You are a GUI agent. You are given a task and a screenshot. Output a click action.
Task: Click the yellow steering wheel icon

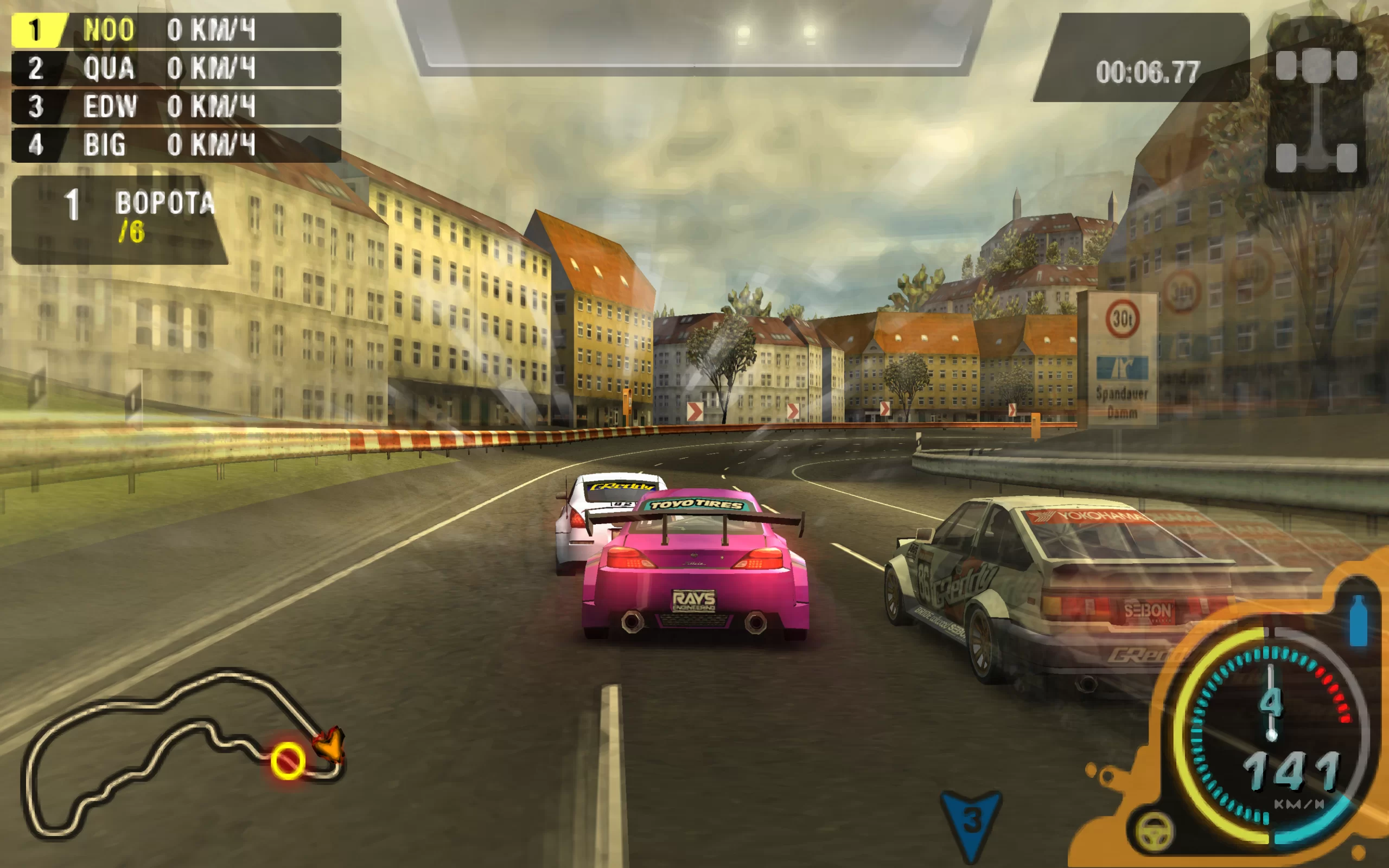1154,832
